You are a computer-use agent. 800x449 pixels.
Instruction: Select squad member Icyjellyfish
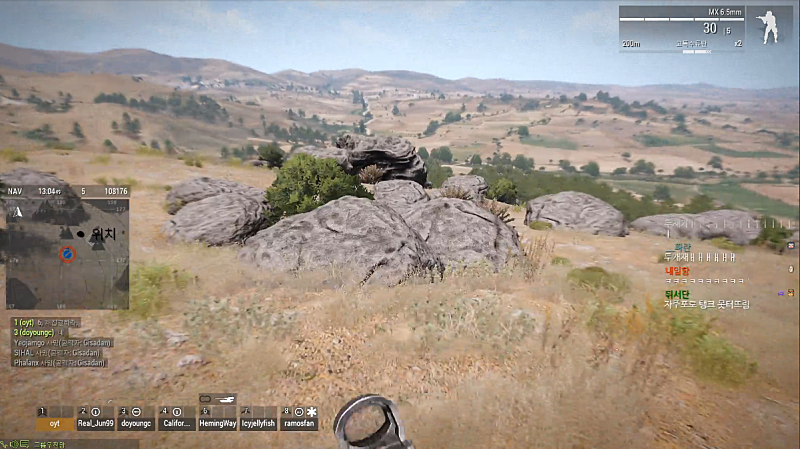tap(258, 424)
